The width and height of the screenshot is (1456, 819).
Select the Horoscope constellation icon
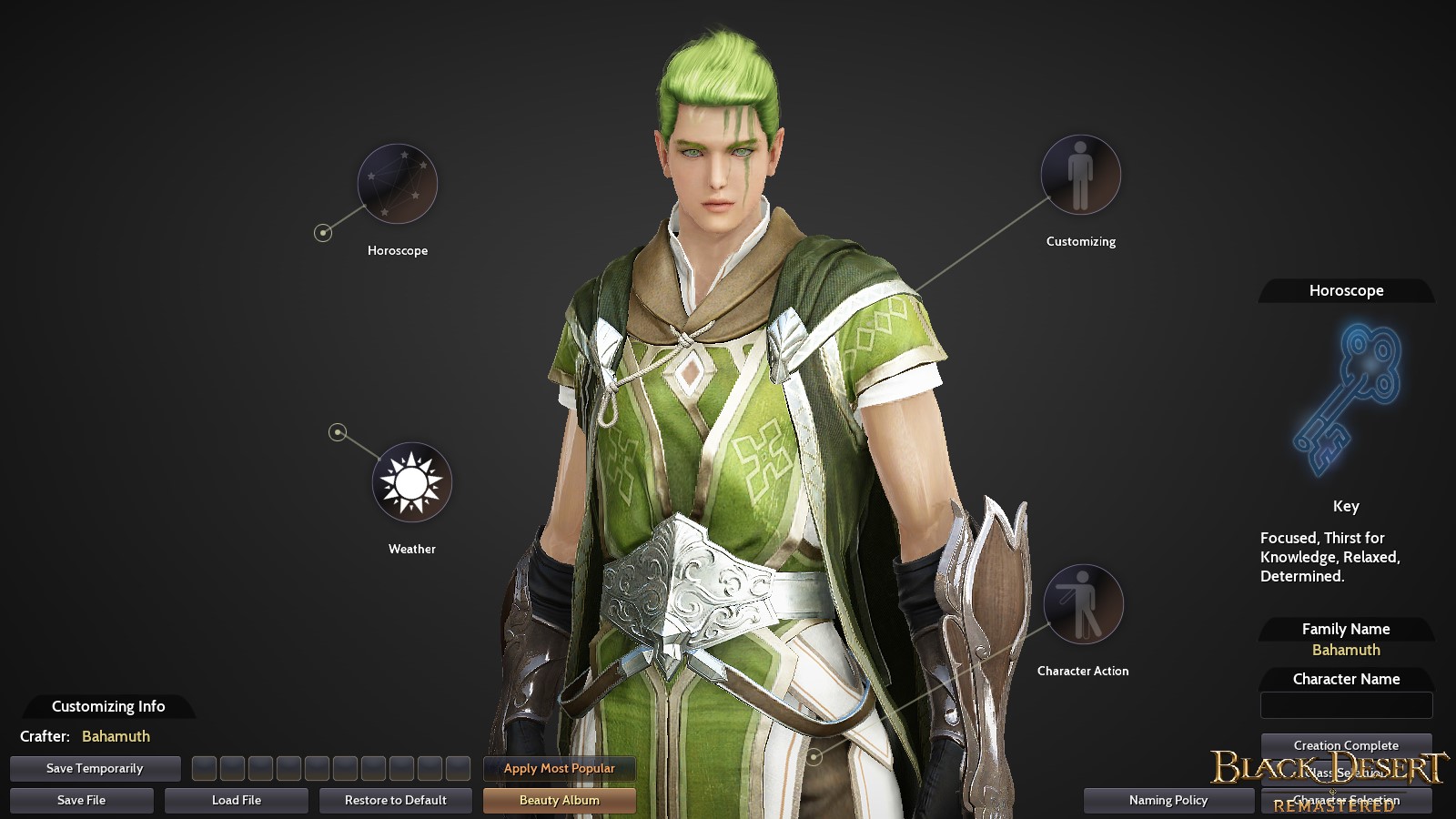click(x=396, y=183)
